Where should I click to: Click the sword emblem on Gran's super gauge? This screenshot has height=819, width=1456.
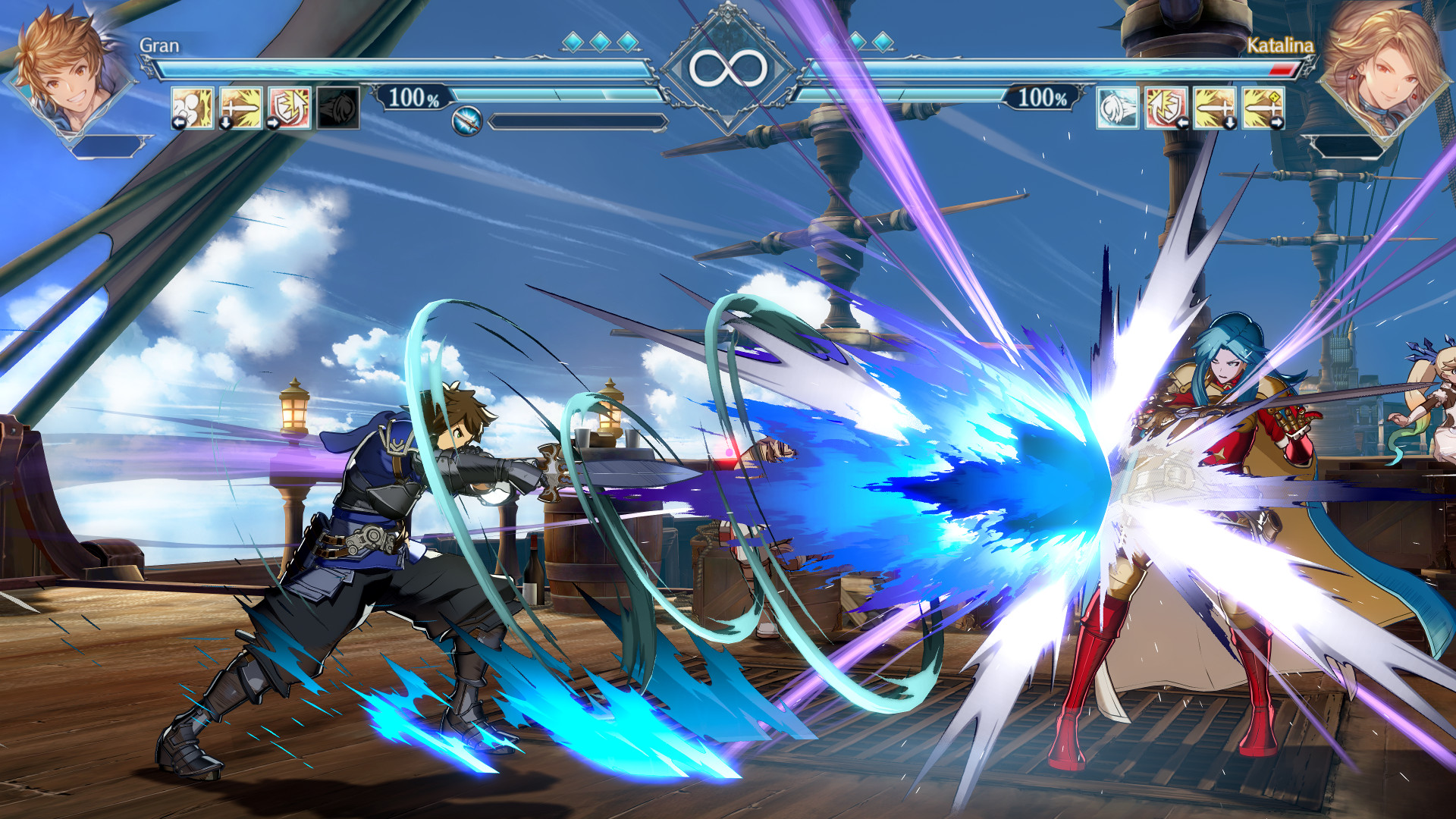468,118
